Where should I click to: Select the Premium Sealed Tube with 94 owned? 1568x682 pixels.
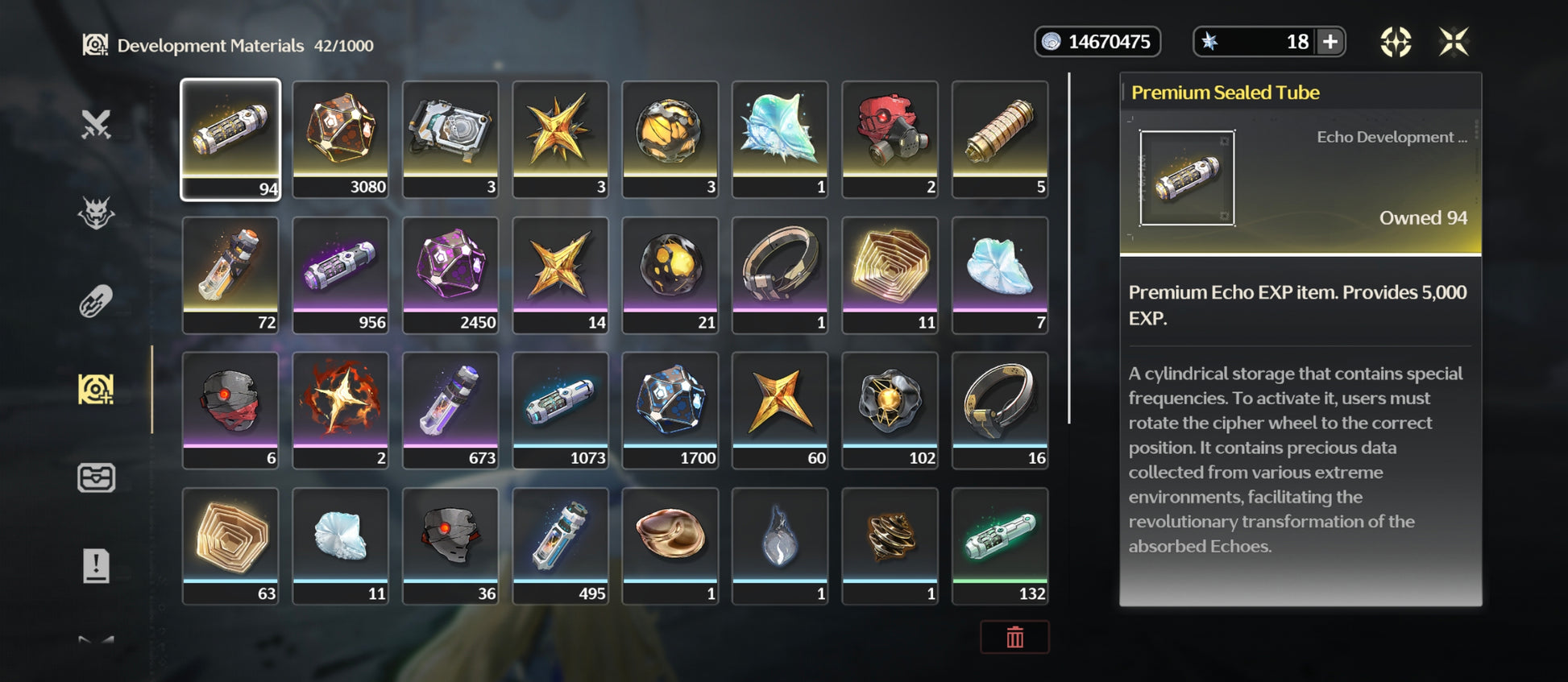(230, 138)
